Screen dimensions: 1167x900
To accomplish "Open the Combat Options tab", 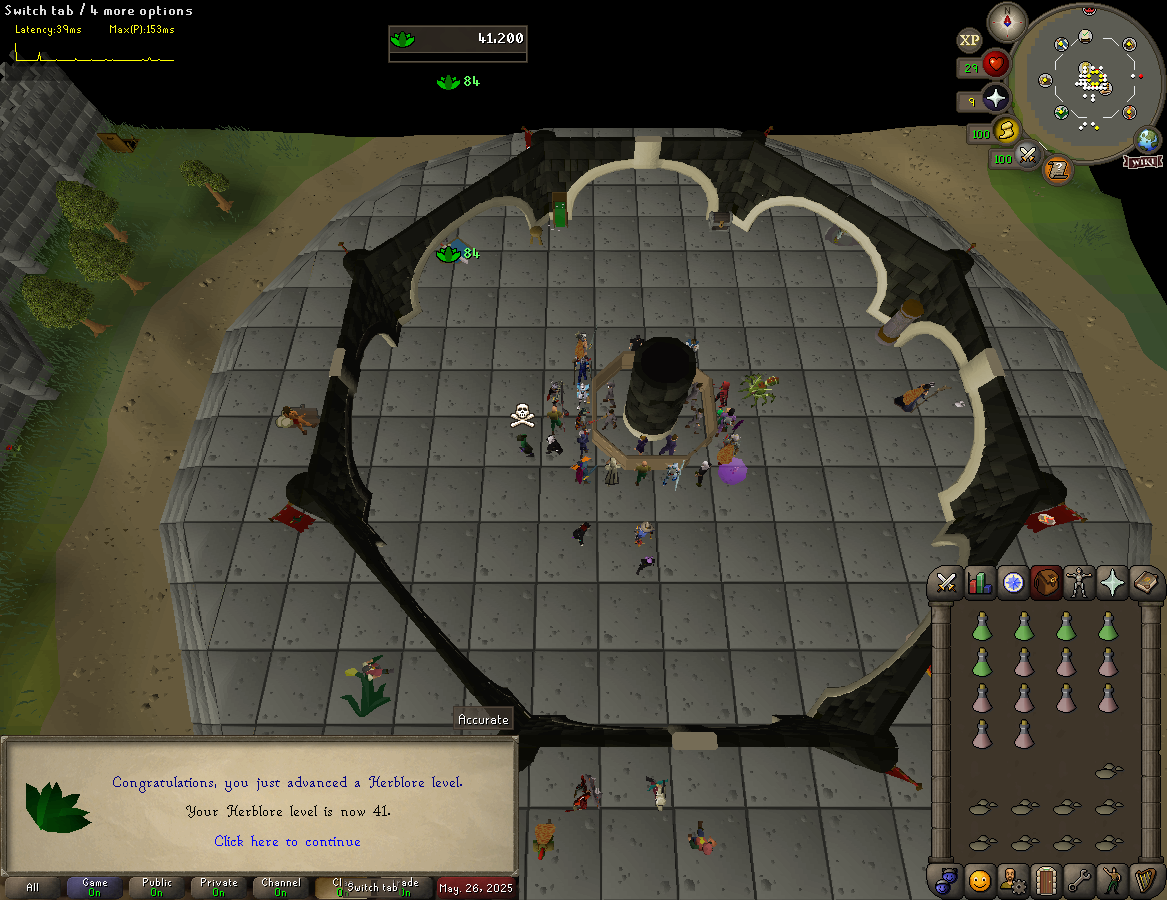I will coord(946,583).
